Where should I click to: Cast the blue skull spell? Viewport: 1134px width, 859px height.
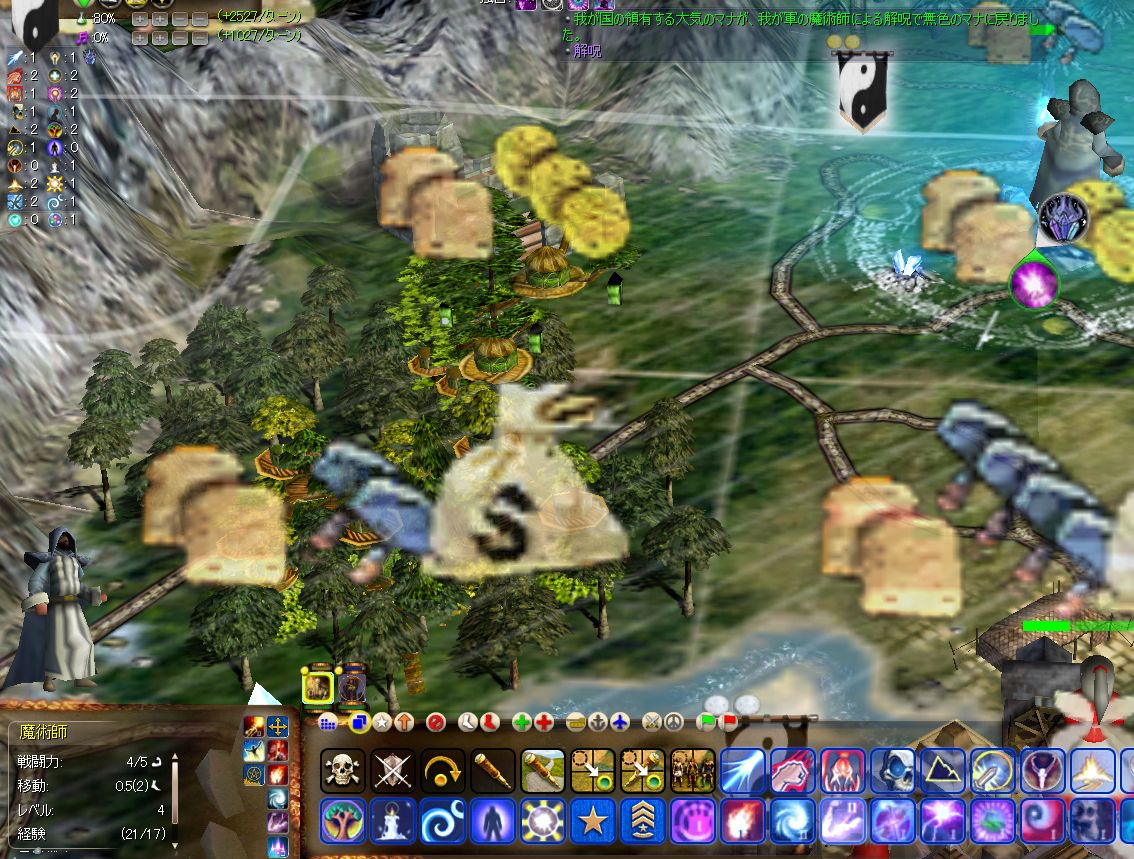[893, 770]
